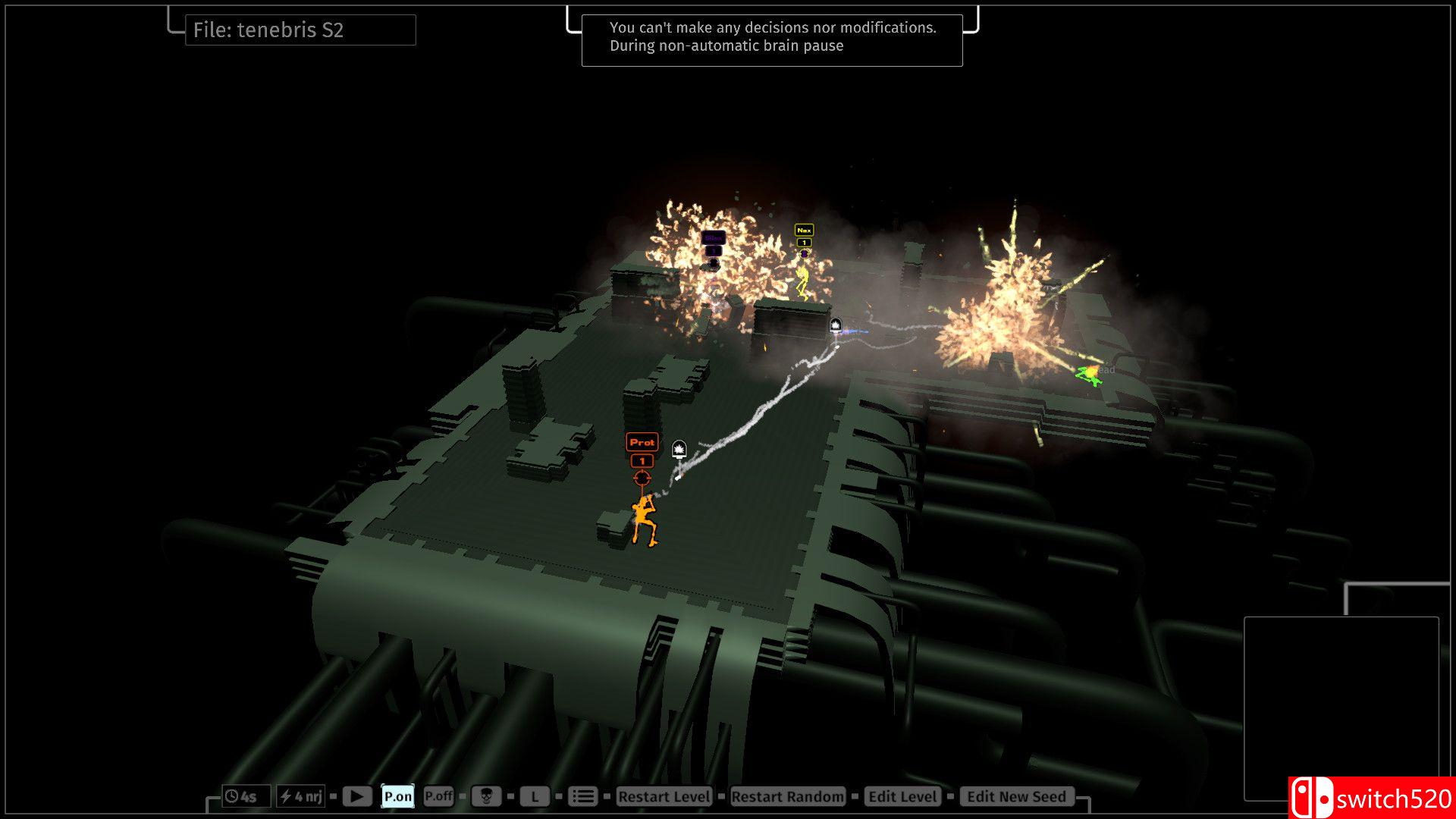
Task: Open Edit Level
Action: point(902,796)
